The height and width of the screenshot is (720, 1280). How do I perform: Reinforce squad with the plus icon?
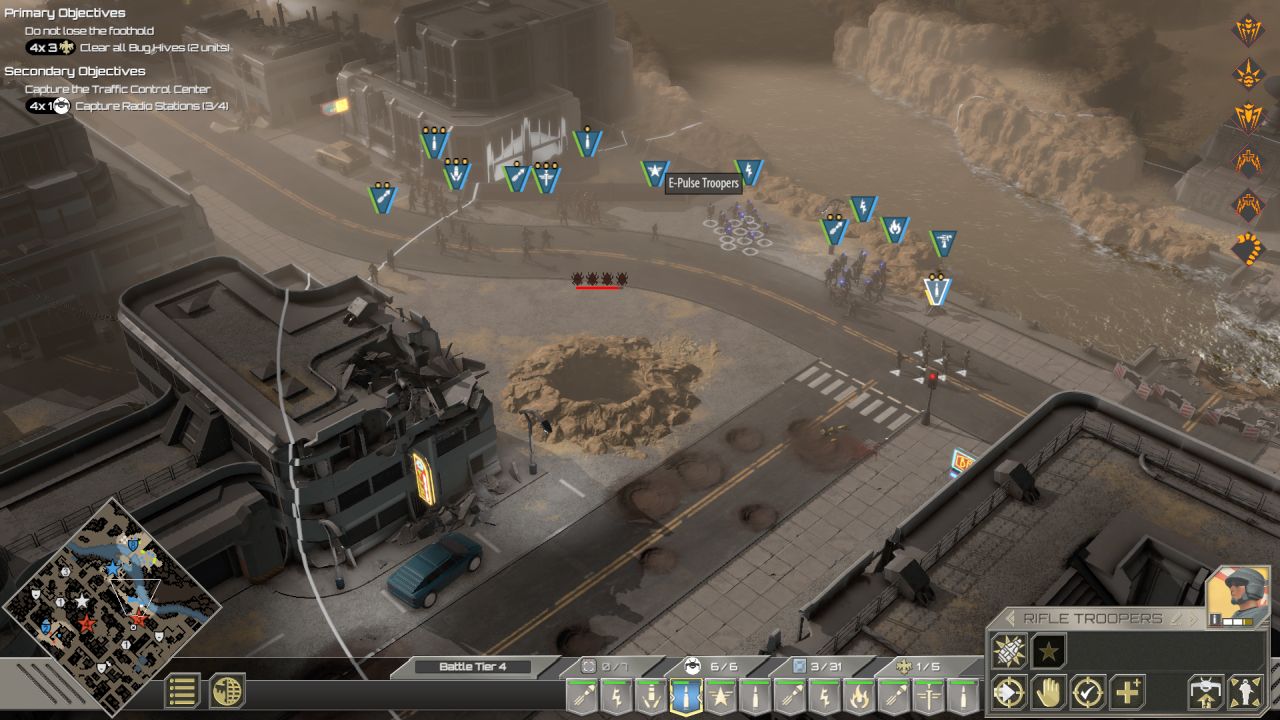click(1128, 692)
